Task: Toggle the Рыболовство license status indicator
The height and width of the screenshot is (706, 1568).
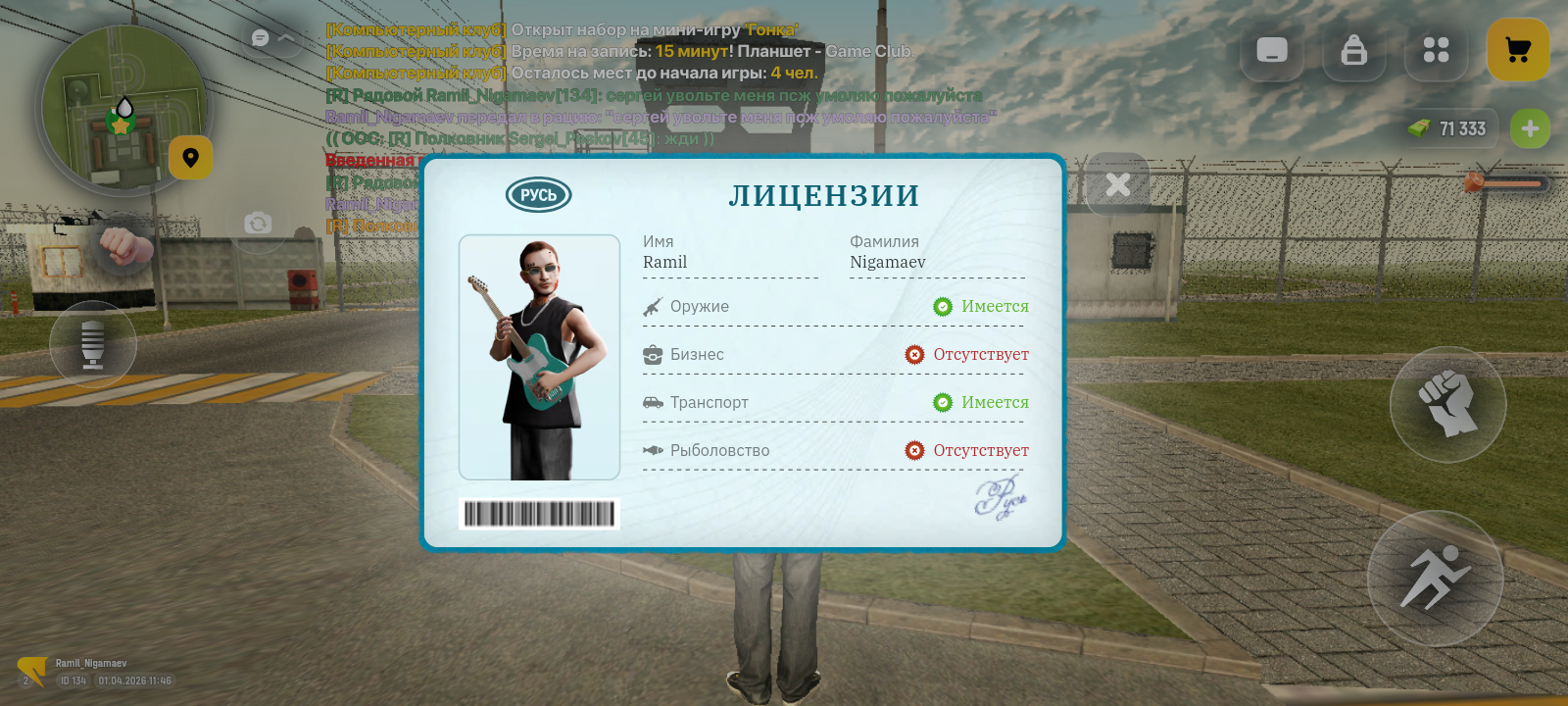Action: click(x=915, y=450)
